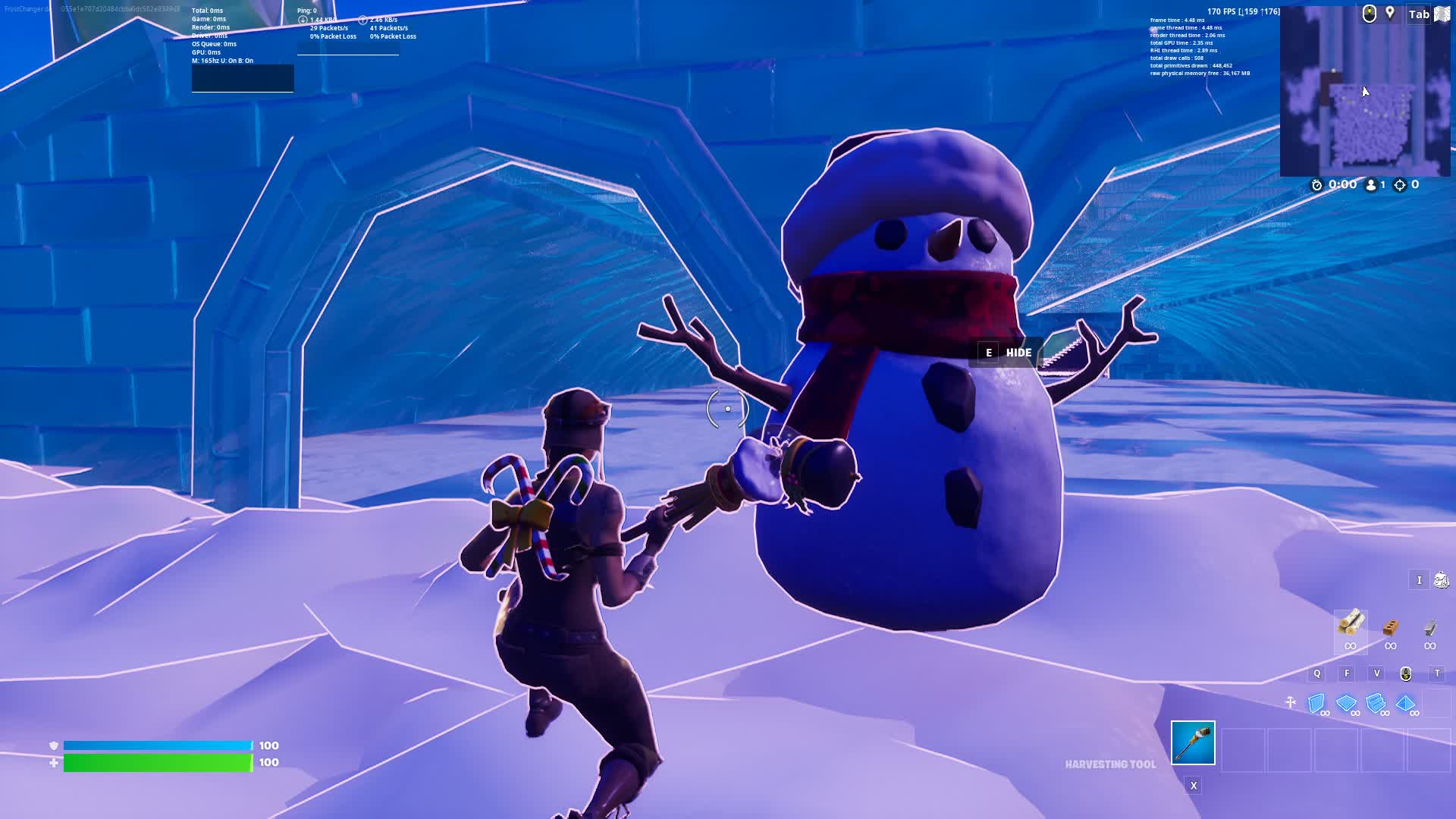Select the floor build piece icon
The height and width of the screenshot is (819, 1456).
[x=1346, y=703]
